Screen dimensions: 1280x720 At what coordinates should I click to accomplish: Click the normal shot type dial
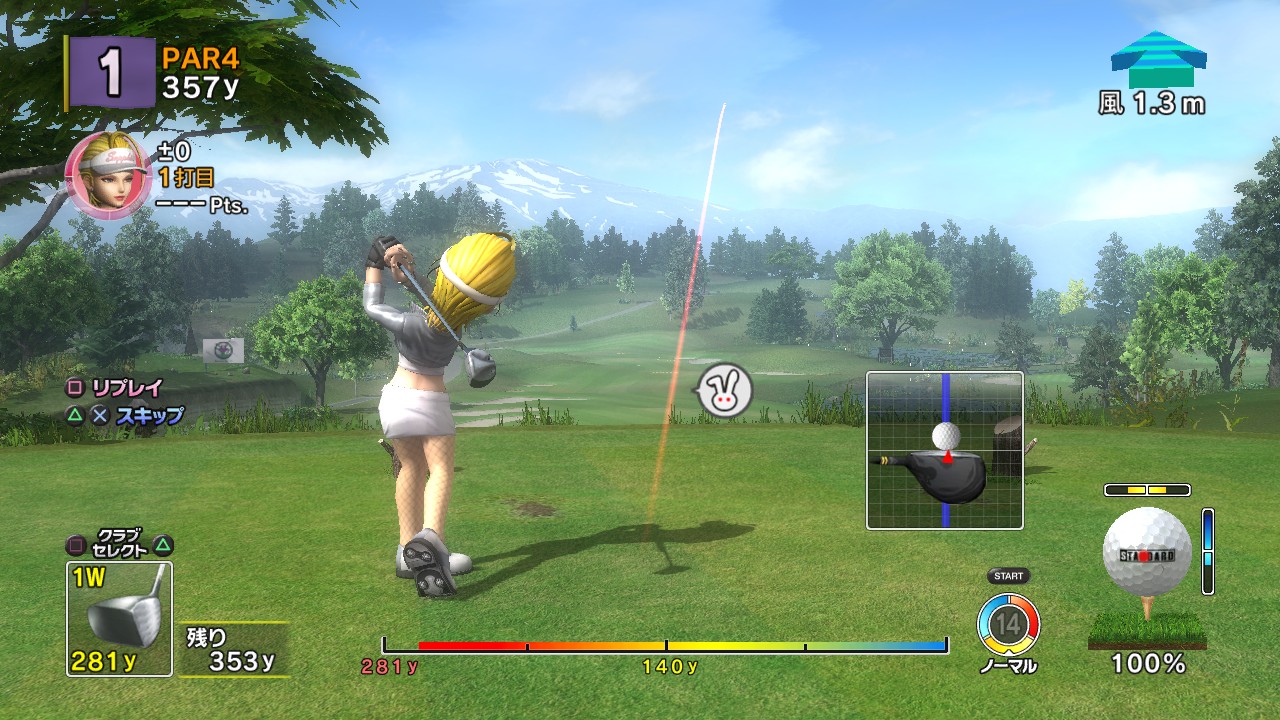tap(1008, 625)
